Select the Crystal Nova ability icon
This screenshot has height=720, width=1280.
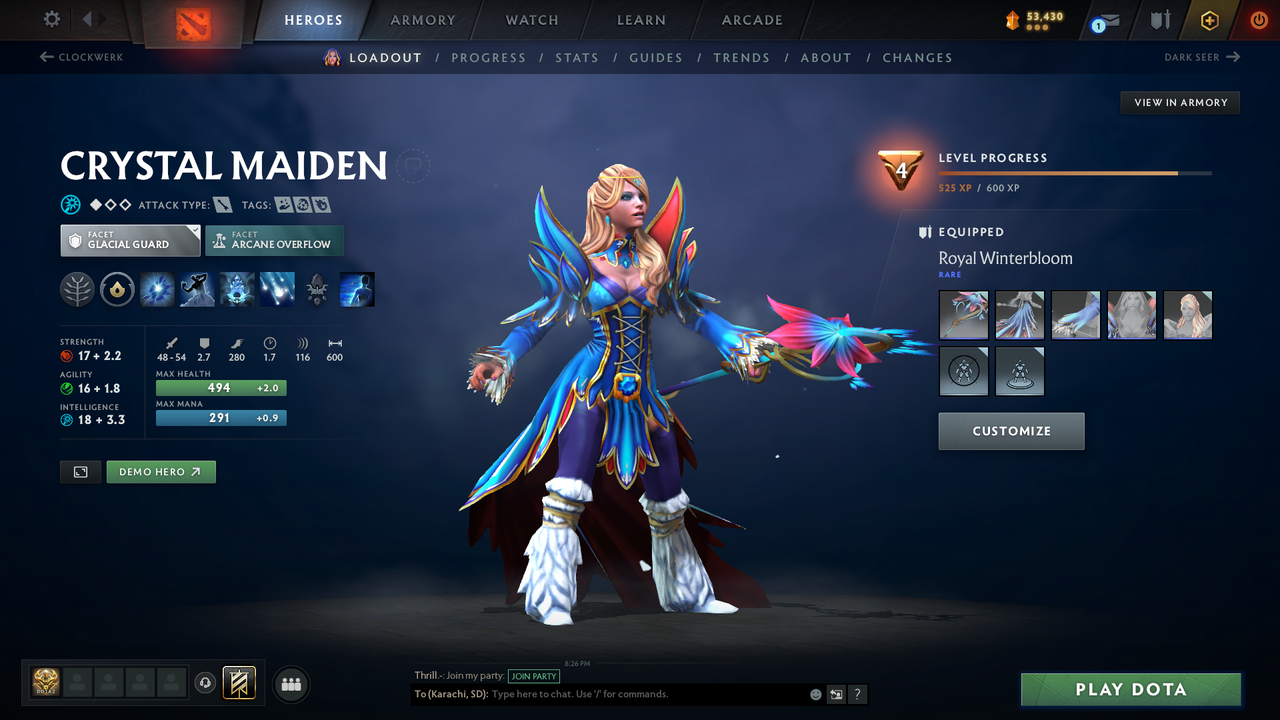(157, 289)
